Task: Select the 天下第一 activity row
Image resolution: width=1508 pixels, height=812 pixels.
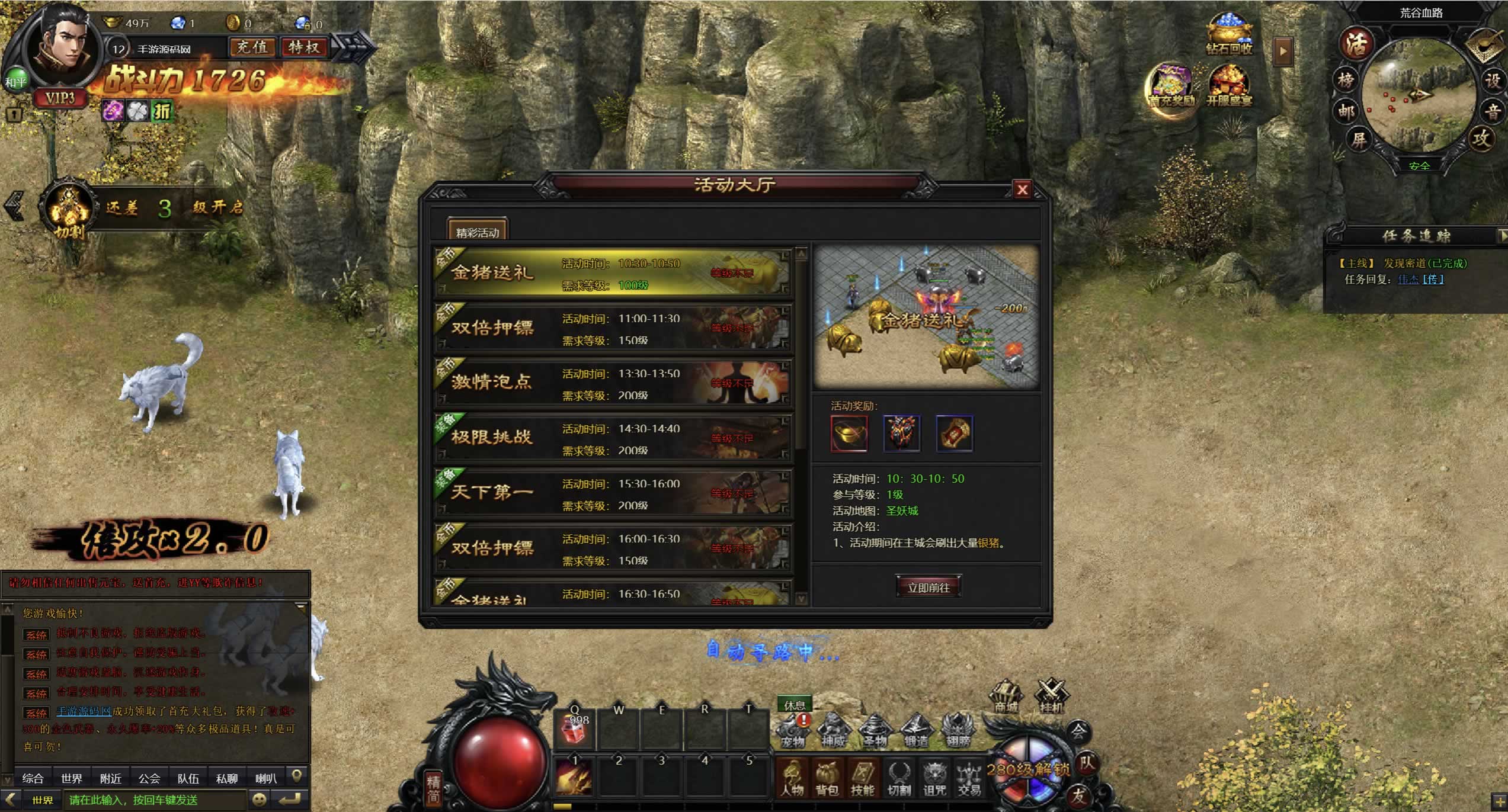Action: coord(613,493)
